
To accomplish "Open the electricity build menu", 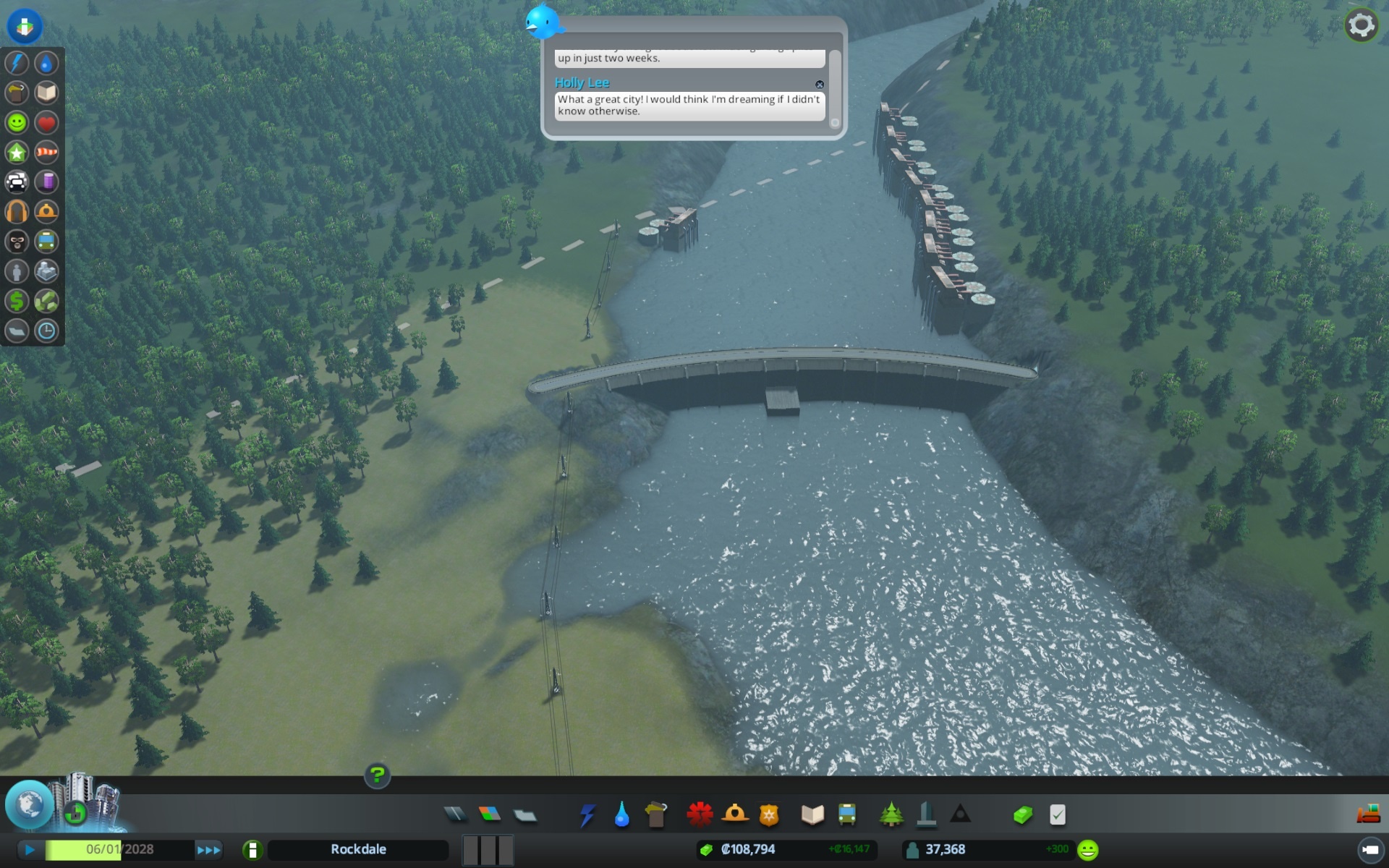I will (x=587, y=814).
